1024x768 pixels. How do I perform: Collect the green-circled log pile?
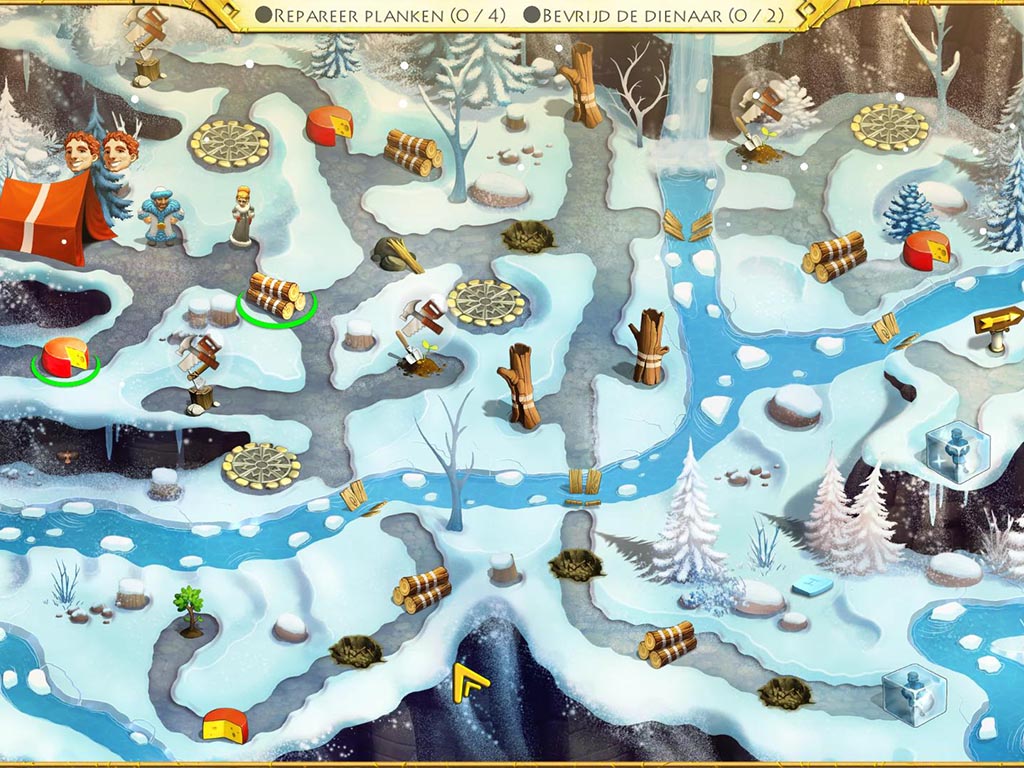point(275,294)
